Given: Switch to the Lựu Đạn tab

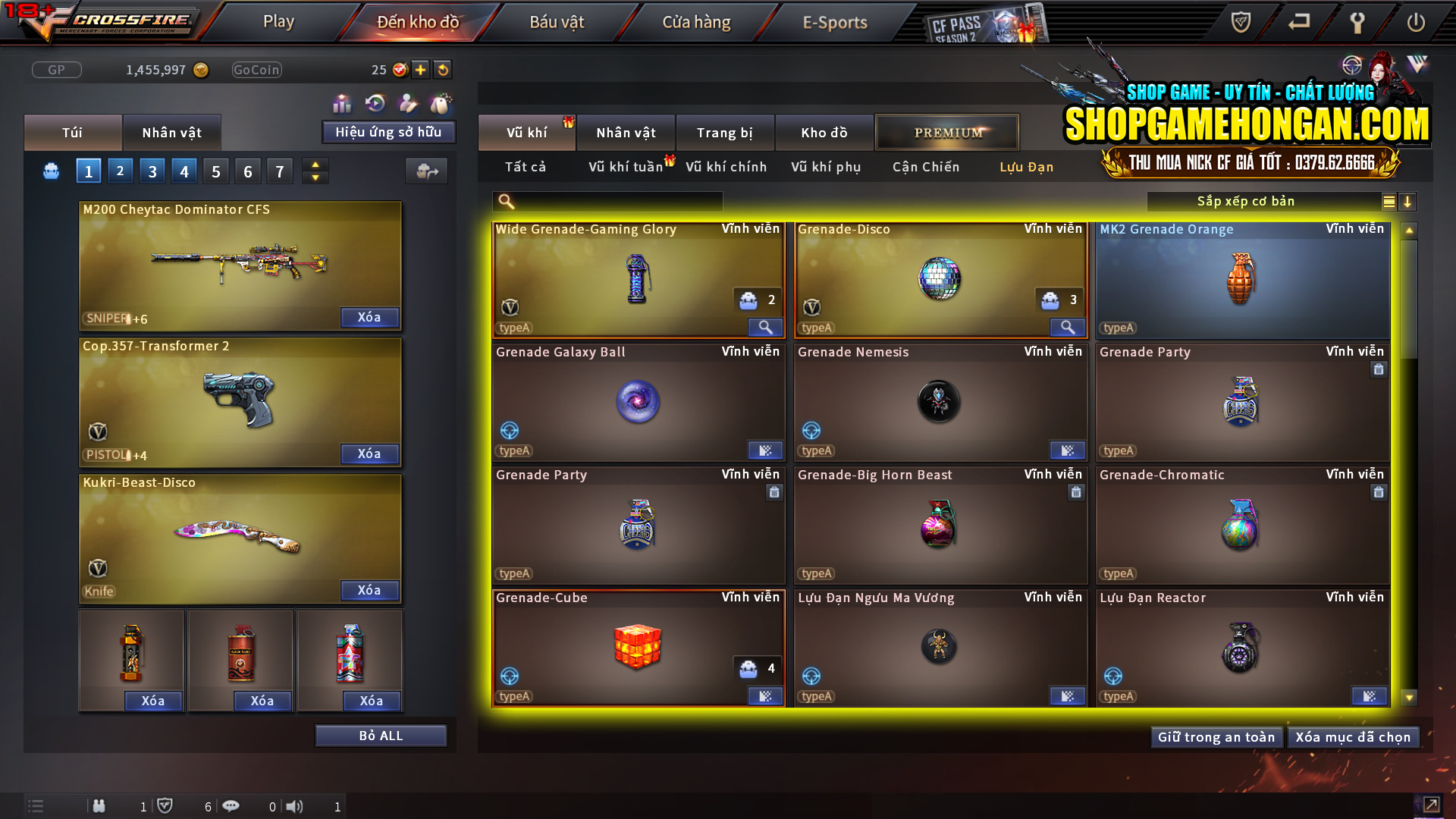Looking at the screenshot, I should 1026,167.
